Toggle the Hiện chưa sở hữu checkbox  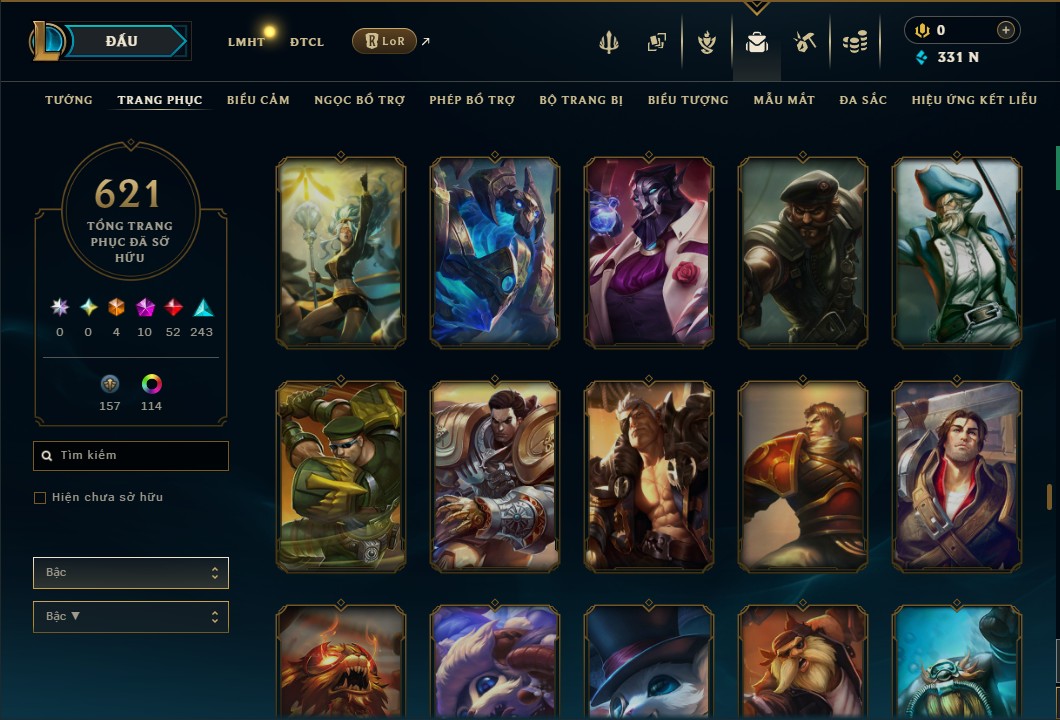tap(40, 498)
